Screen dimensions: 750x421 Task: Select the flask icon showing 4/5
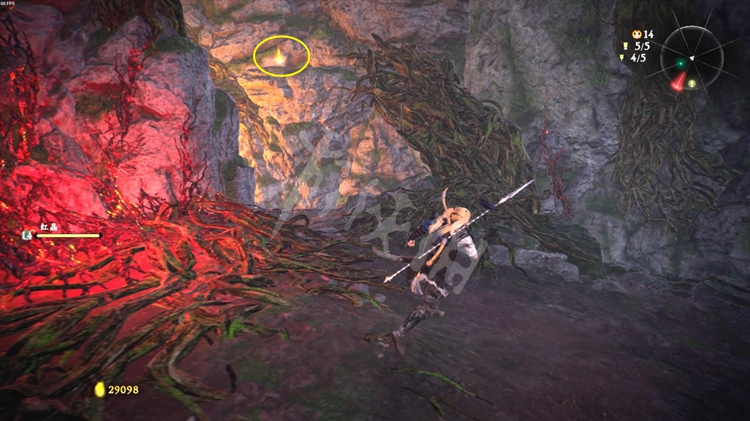point(624,58)
